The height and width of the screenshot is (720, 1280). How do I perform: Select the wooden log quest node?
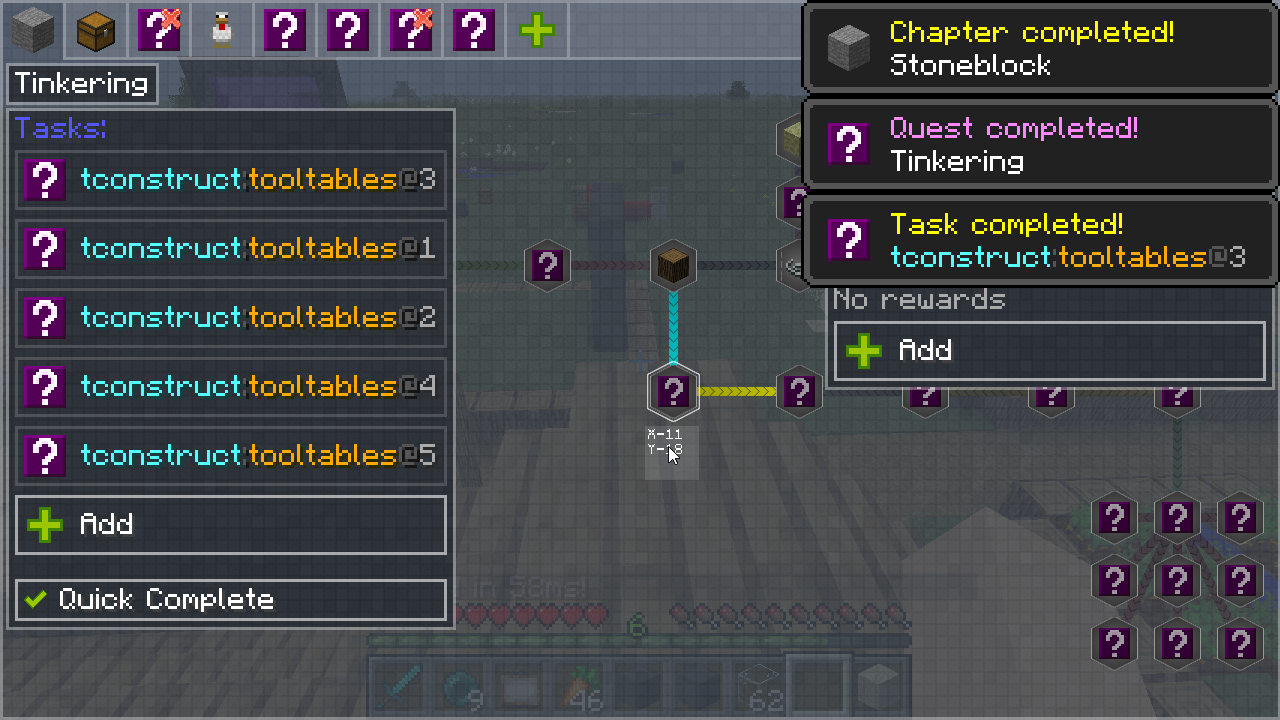click(673, 266)
